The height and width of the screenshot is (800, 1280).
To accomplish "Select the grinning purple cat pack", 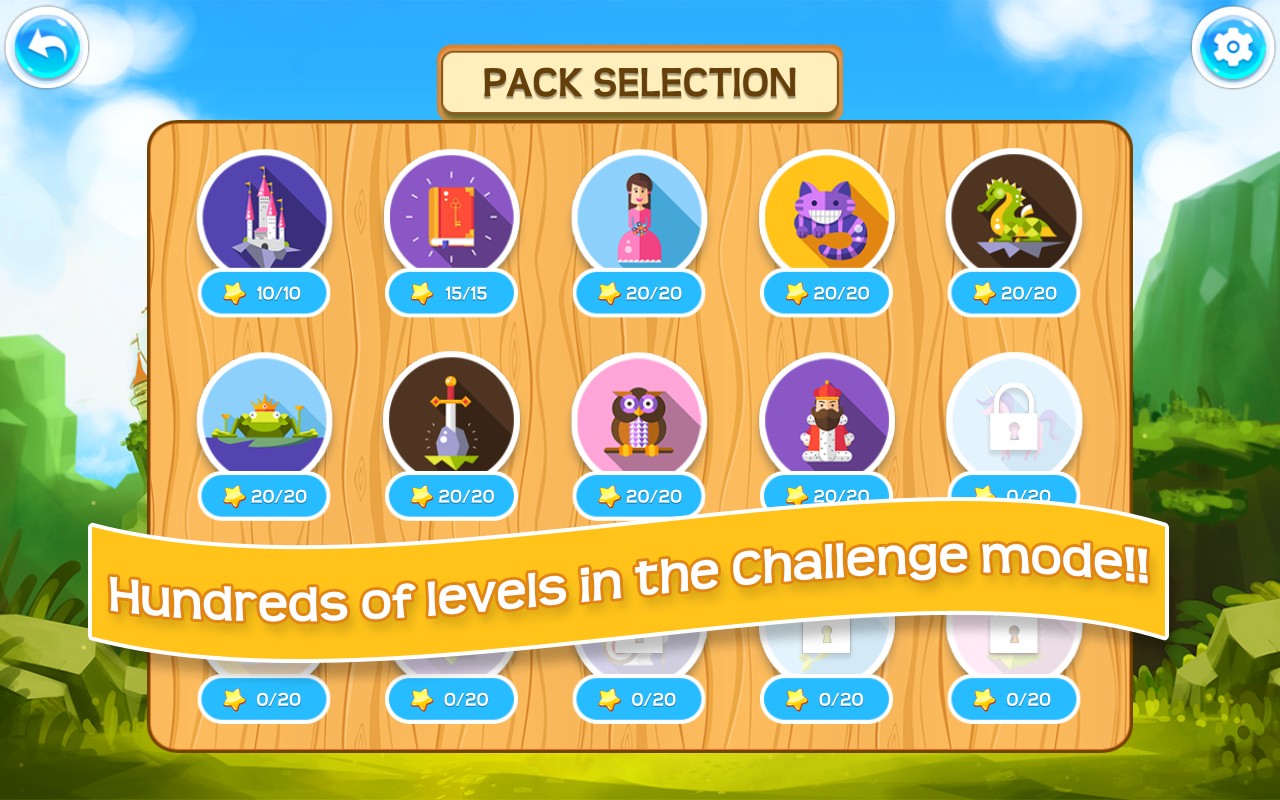I will [x=826, y=215].
